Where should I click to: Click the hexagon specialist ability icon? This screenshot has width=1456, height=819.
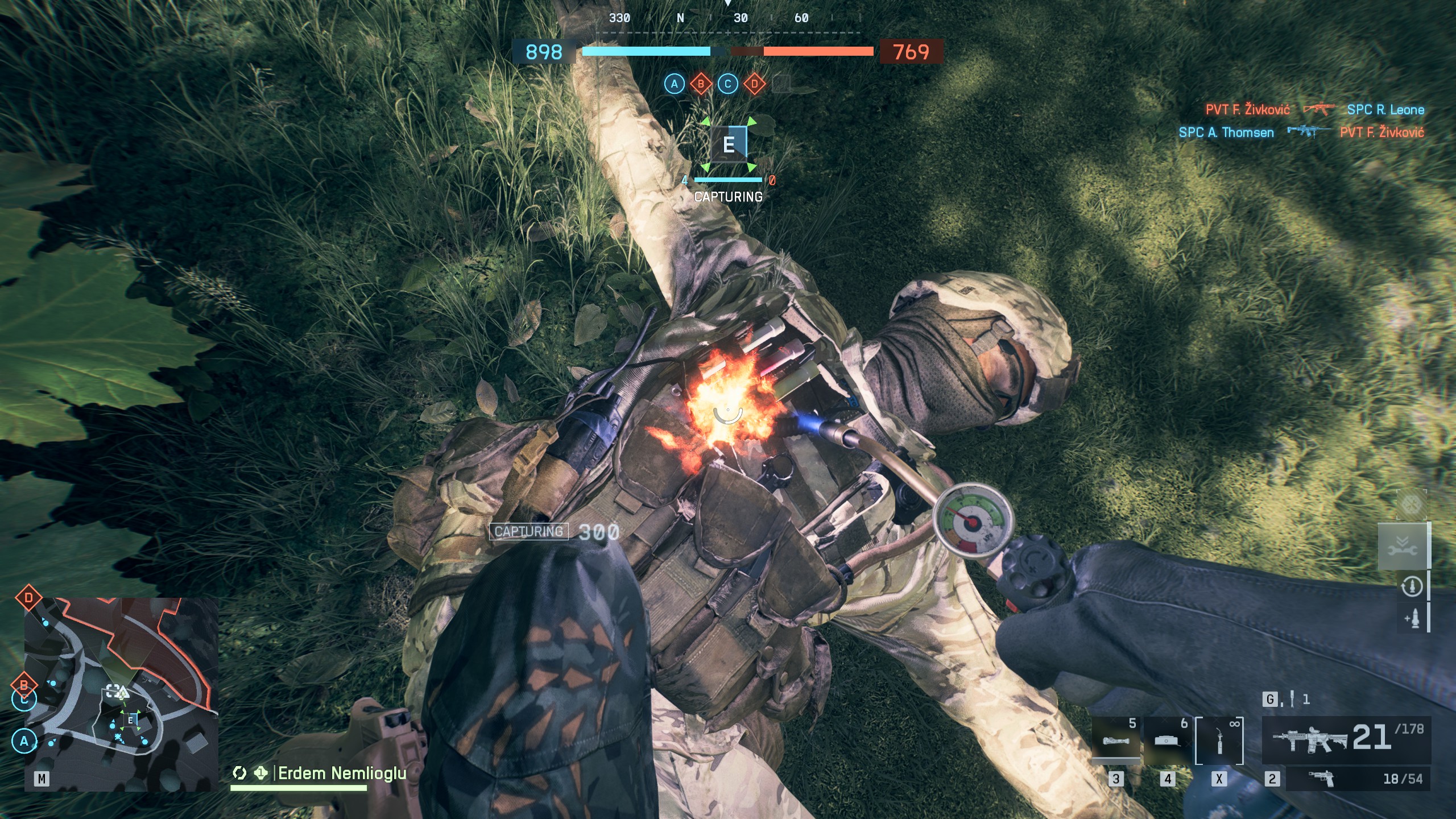1411,504
